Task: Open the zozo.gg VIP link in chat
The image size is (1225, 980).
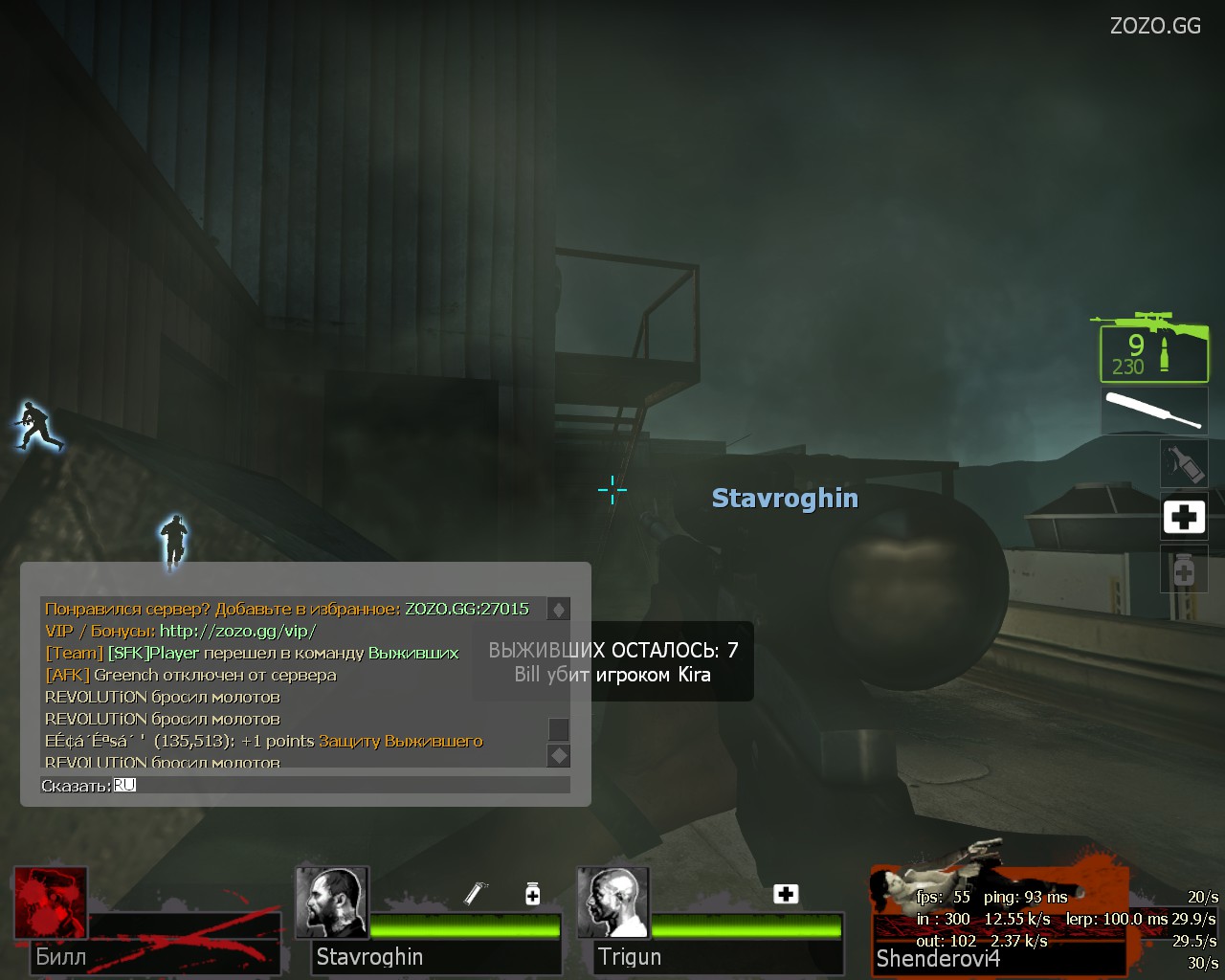Action: tap(237, 631)
